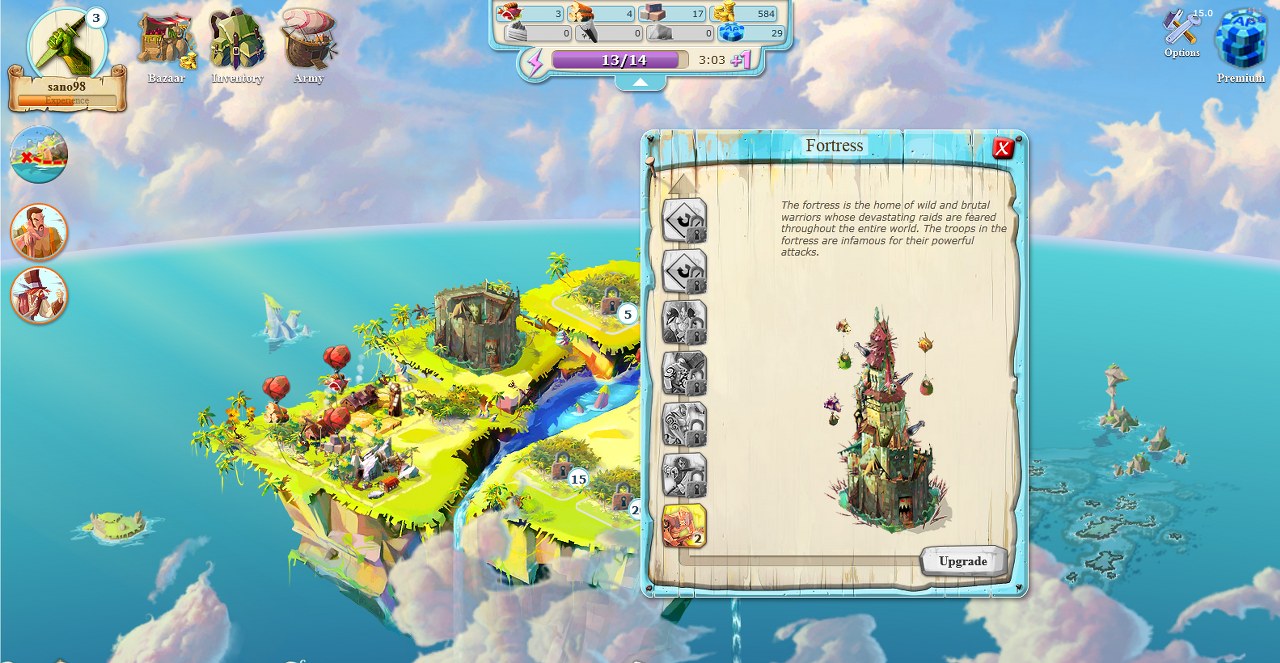Click the up arrow above troop list
The height and width of the screenshot is (663, 1280).
click(x=683, y=183)
